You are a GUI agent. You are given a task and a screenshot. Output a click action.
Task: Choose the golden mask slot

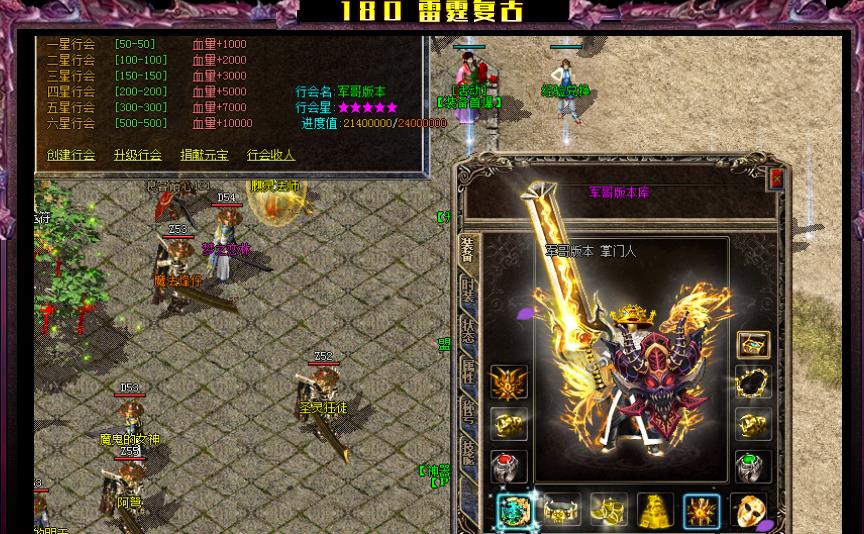click(x=749, y=511)
